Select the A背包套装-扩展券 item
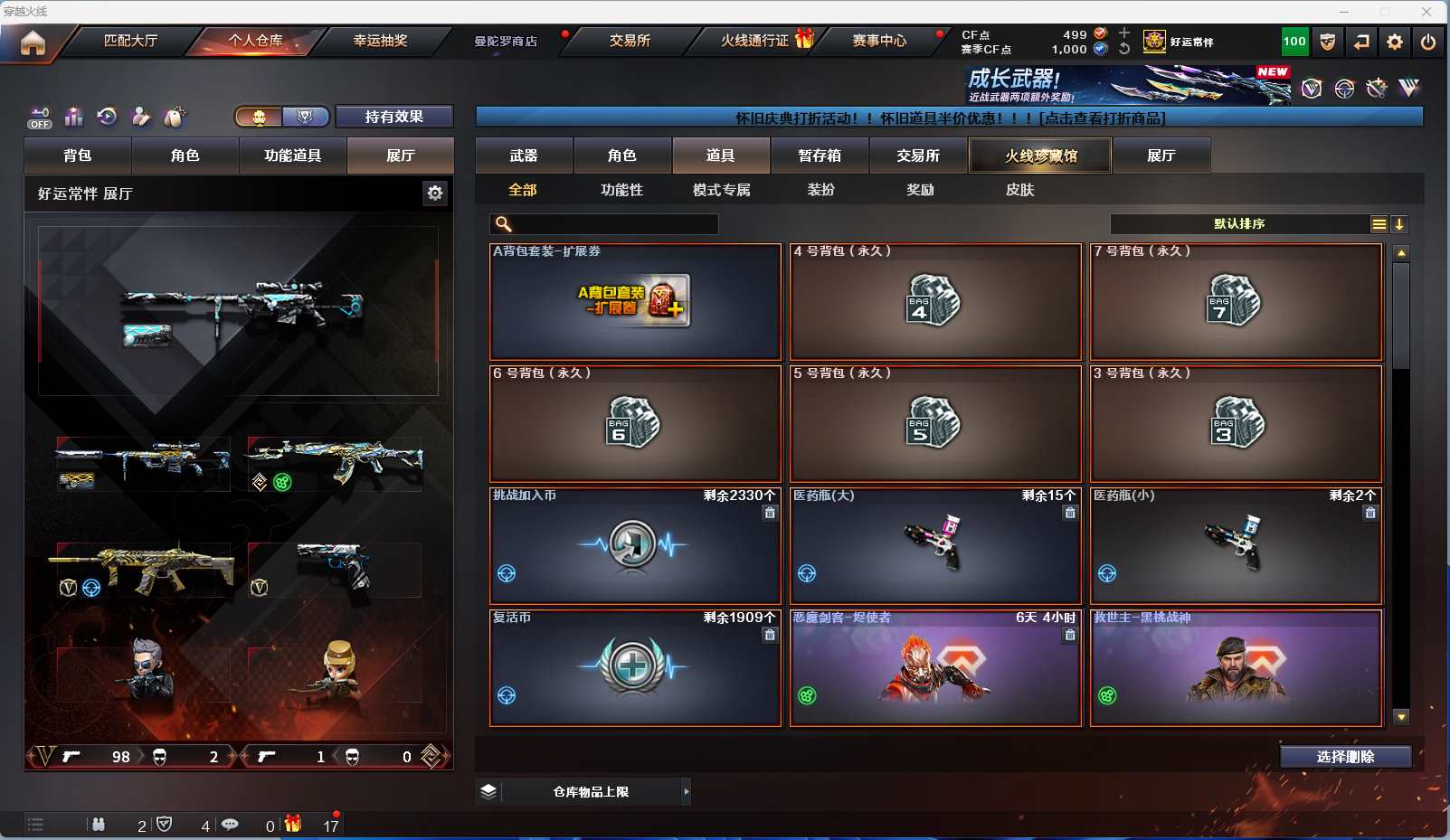Screen dimensions: 1450x840 click(x=635, y=302)
